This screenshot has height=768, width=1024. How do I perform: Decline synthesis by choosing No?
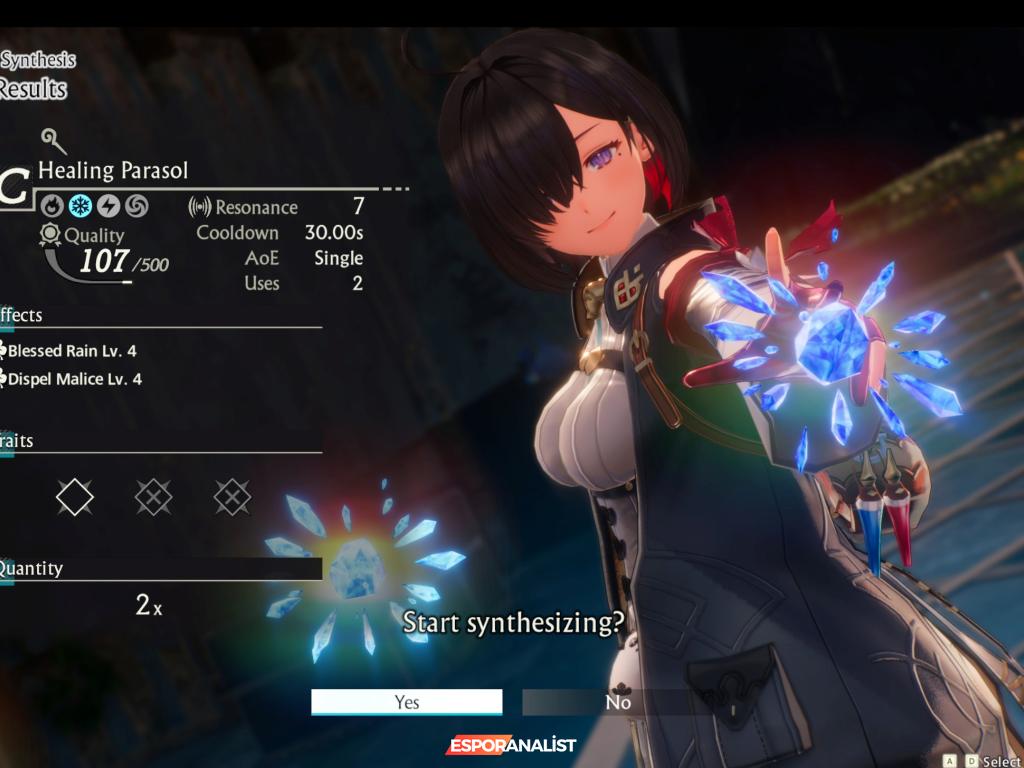coord(617,702)
